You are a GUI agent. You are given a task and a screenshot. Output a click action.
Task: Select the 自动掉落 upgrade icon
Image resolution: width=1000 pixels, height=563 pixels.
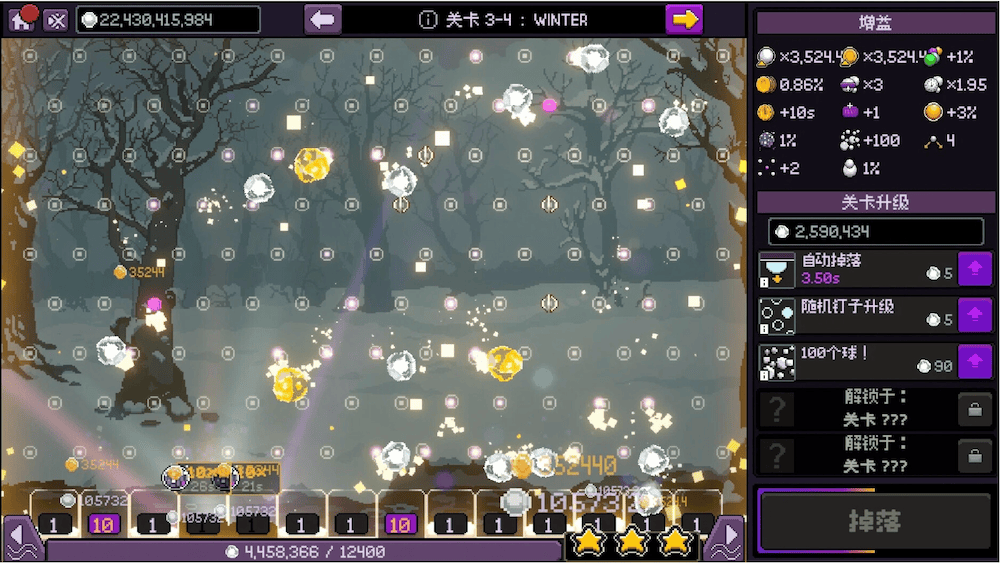(x=776, y=269)
